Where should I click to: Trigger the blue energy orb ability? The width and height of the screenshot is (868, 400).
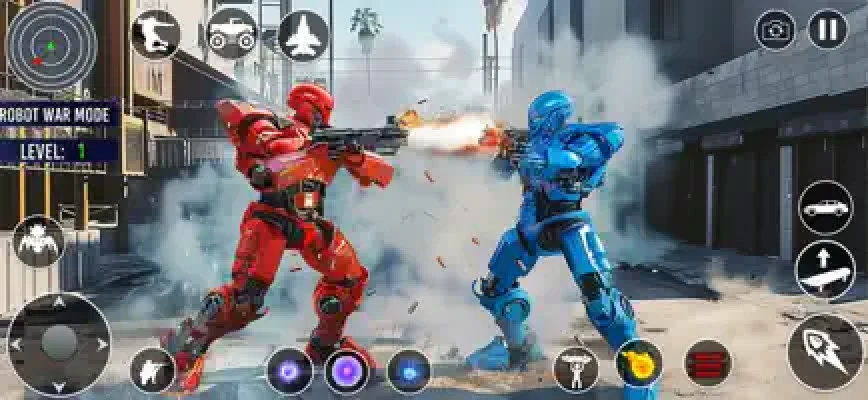[408, 371]
